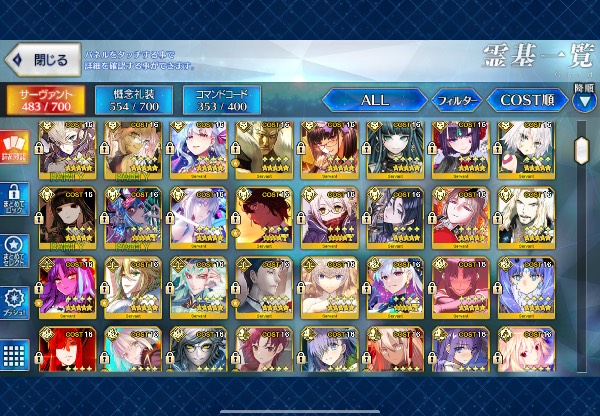Open the star bulk-select sidebar button
Viewport: 600px width, 416px height.
14,250
